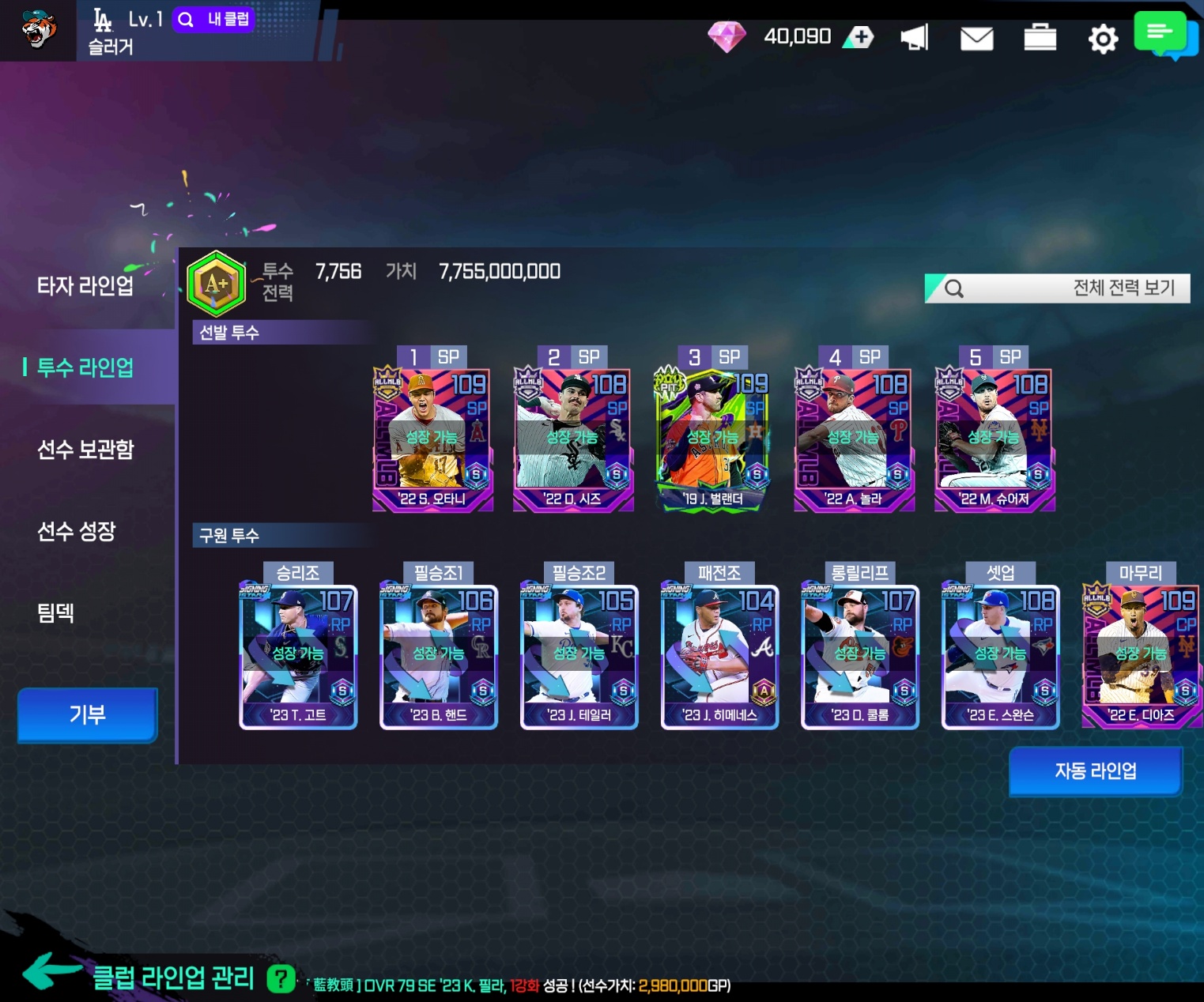Open the 선수 보관함 section
Viewport: 1204px width, 1002px height.
(85, 450)
